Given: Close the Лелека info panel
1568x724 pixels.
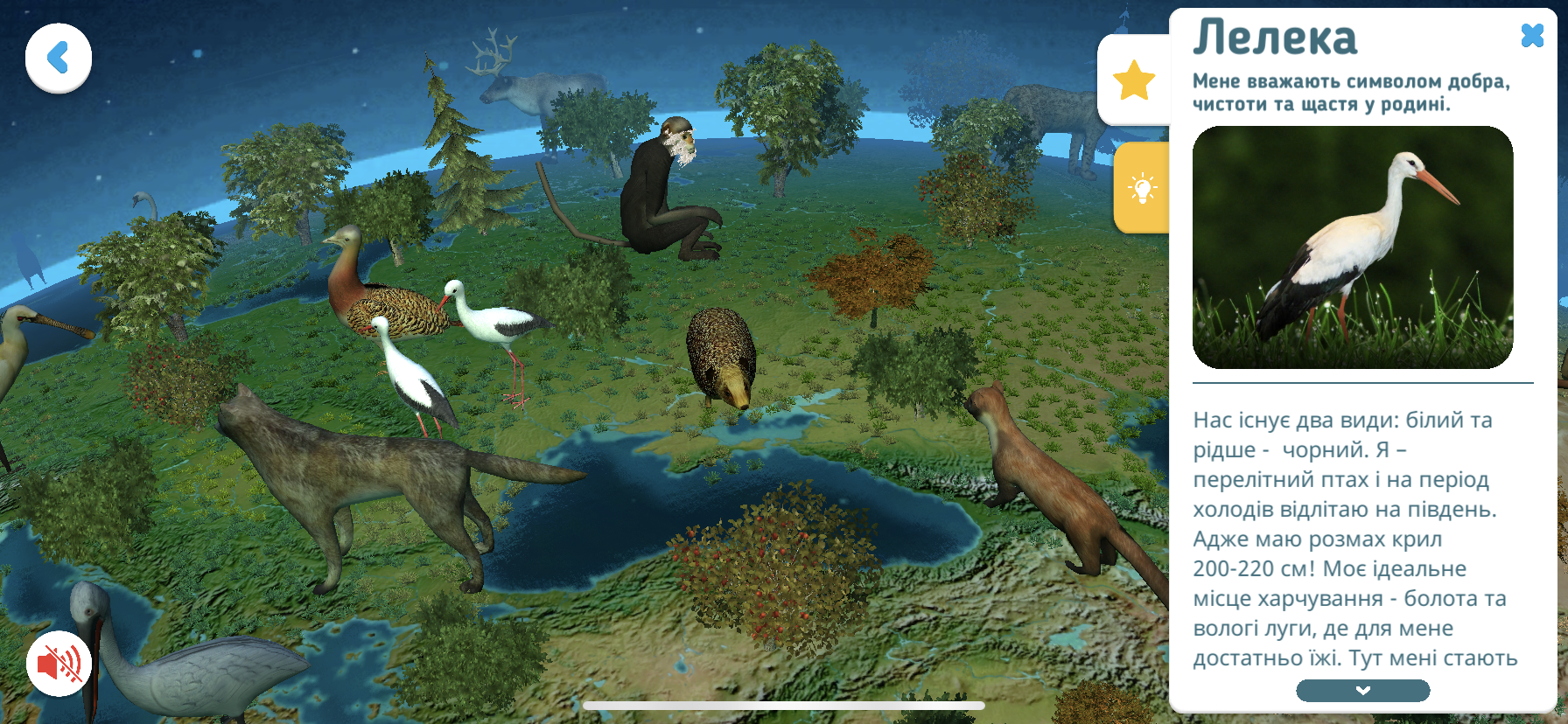Looking at the screenshot, I should tap(1532, 35).
